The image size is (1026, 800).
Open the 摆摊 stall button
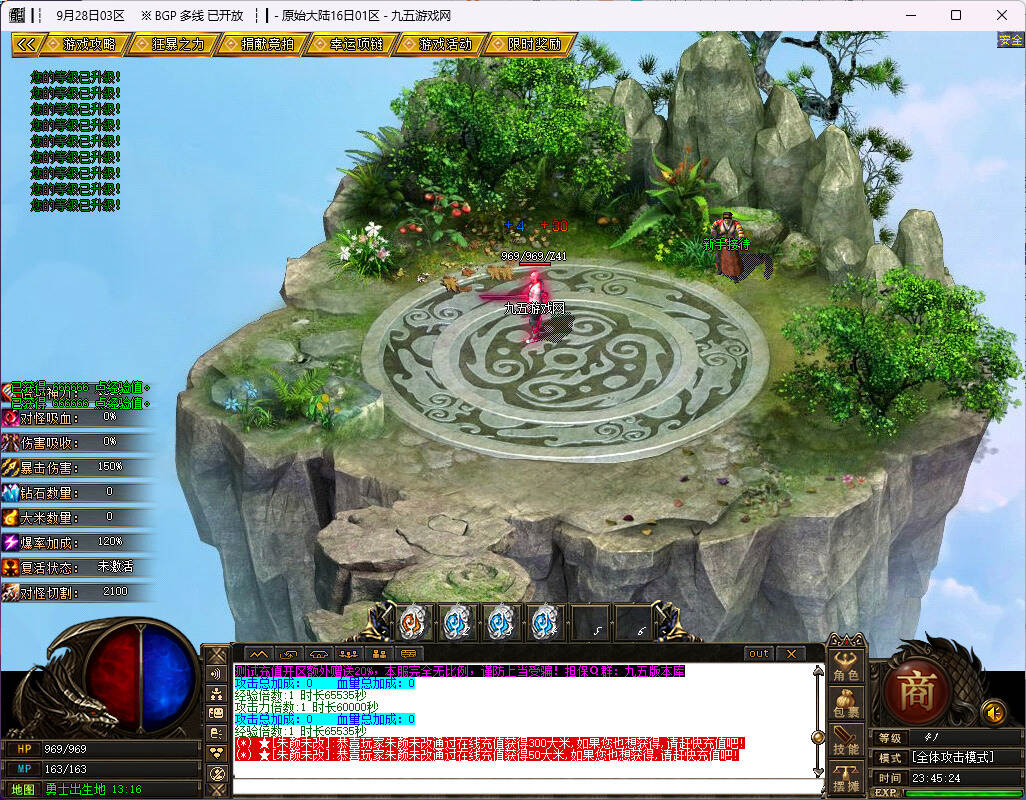[x=846, y=778]
